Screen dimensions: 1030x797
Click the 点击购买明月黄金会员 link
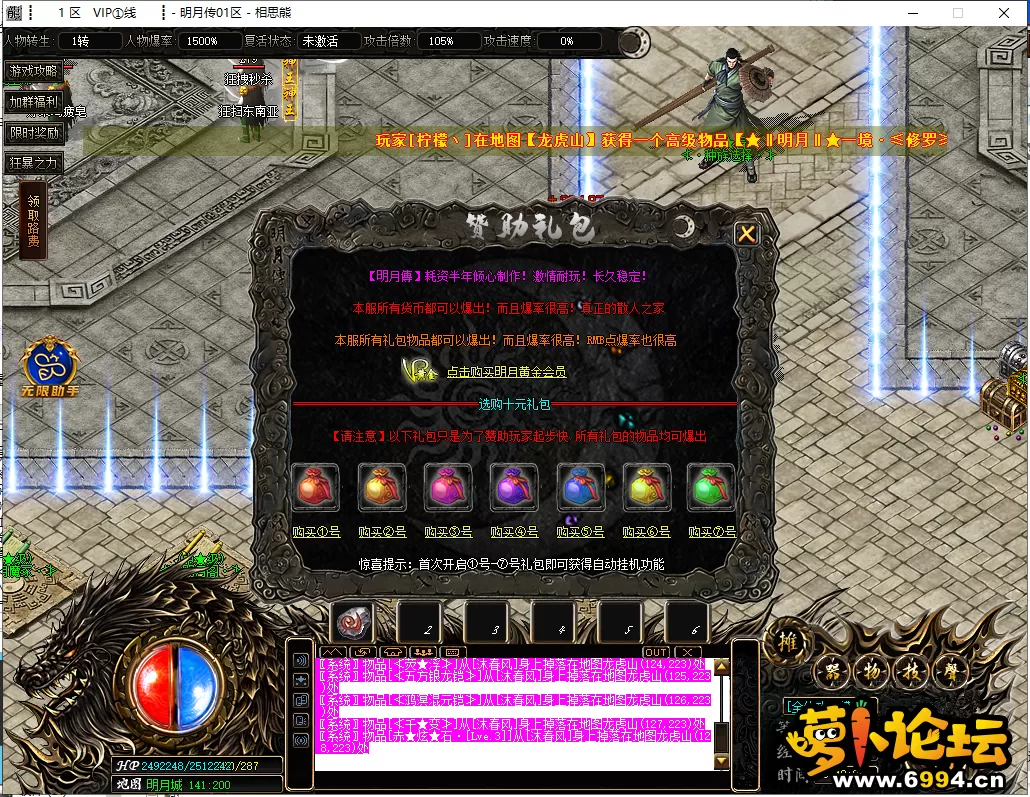point(506,371)
